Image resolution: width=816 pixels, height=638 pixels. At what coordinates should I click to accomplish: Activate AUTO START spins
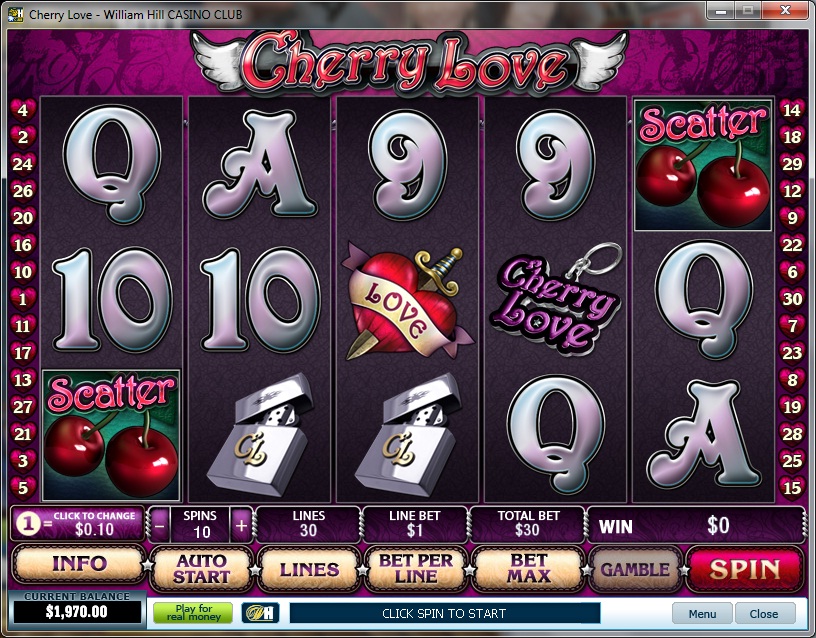click(x=201, y=569)
